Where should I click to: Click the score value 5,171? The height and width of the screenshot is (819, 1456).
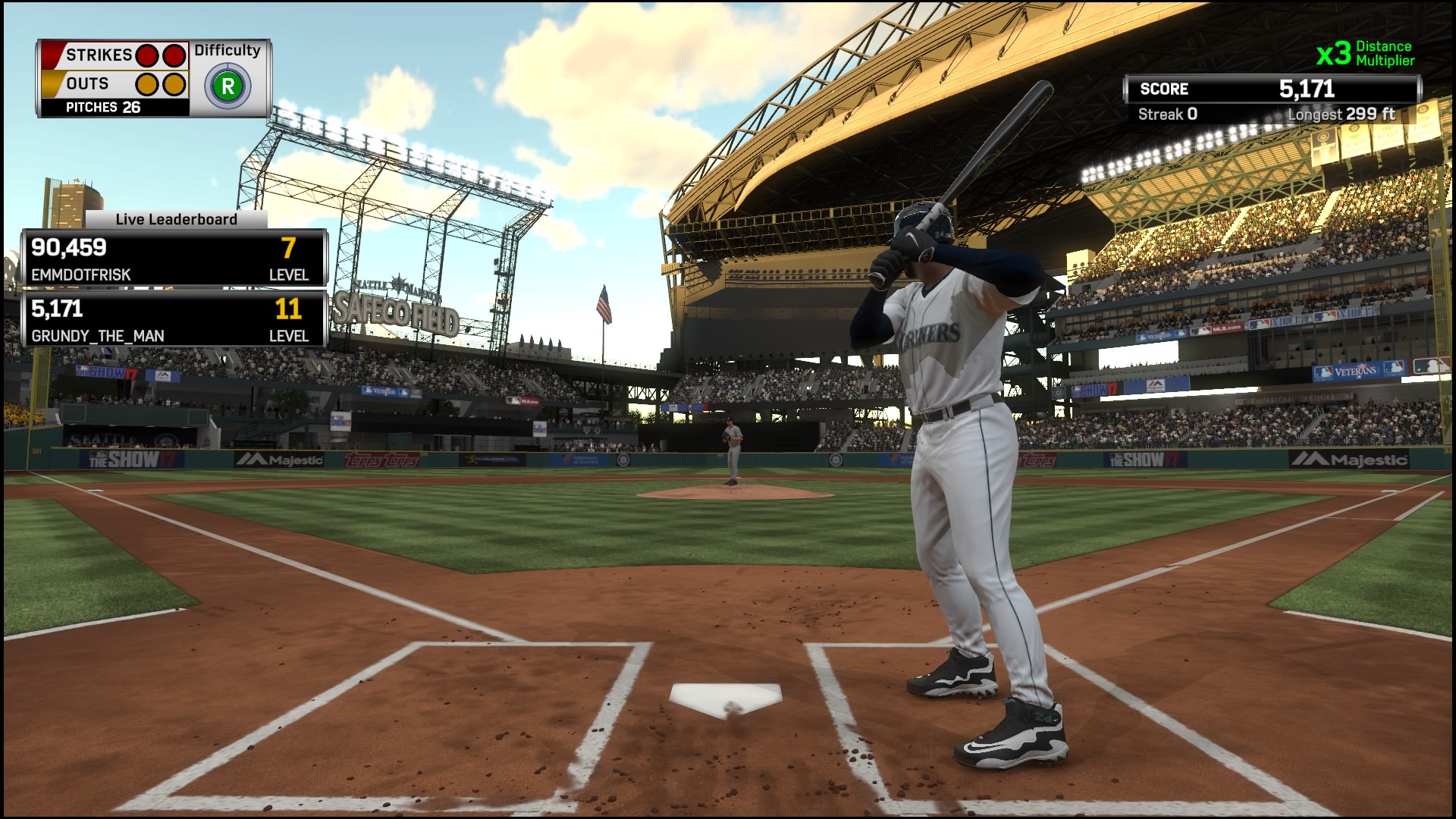pos(1306,88)
